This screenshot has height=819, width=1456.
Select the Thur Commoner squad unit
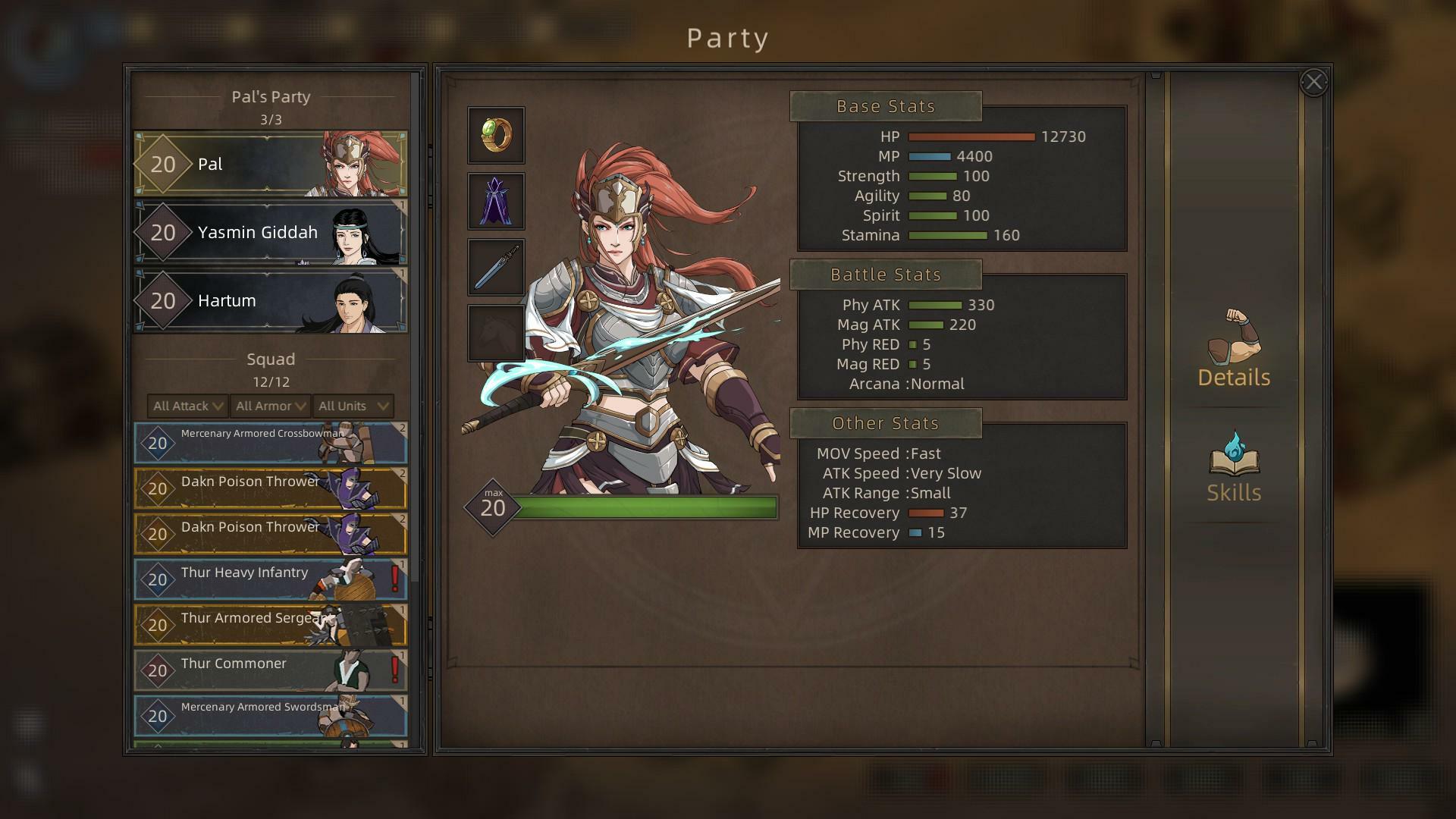pyautogui.click(x=271, y=670)
